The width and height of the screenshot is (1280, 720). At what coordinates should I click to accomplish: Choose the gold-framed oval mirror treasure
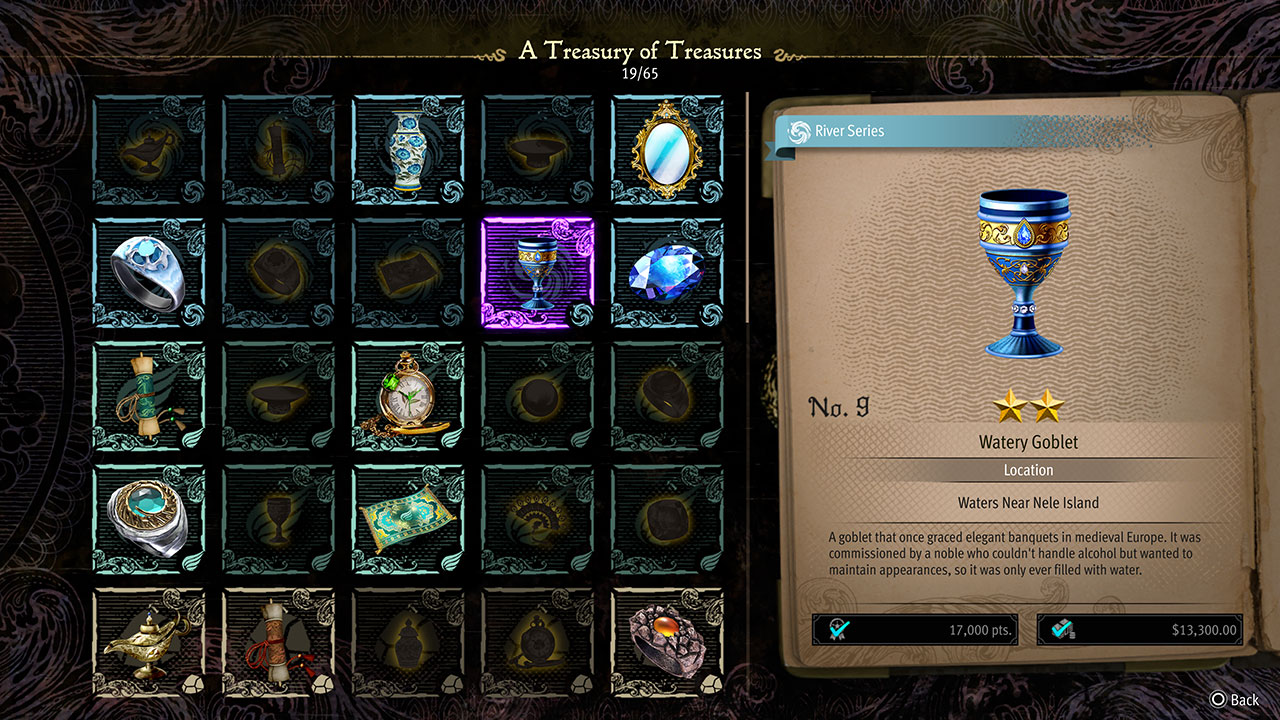(x=667, y=151)
